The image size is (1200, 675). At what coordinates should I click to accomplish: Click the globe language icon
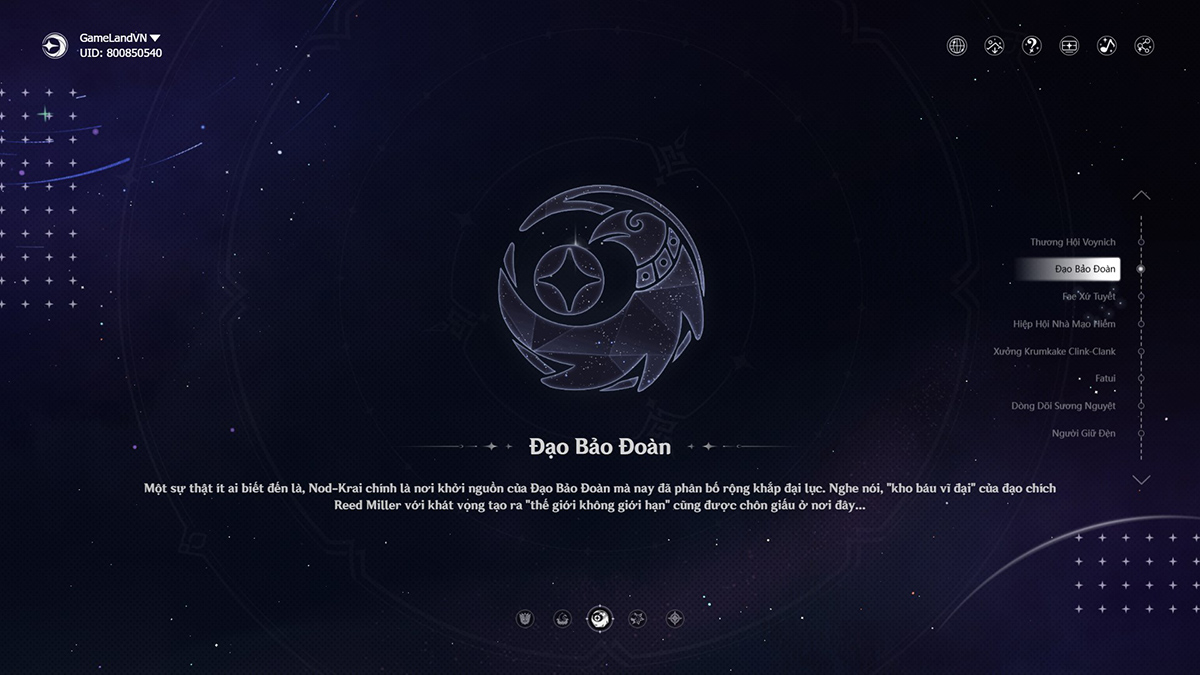click(957, 46)
